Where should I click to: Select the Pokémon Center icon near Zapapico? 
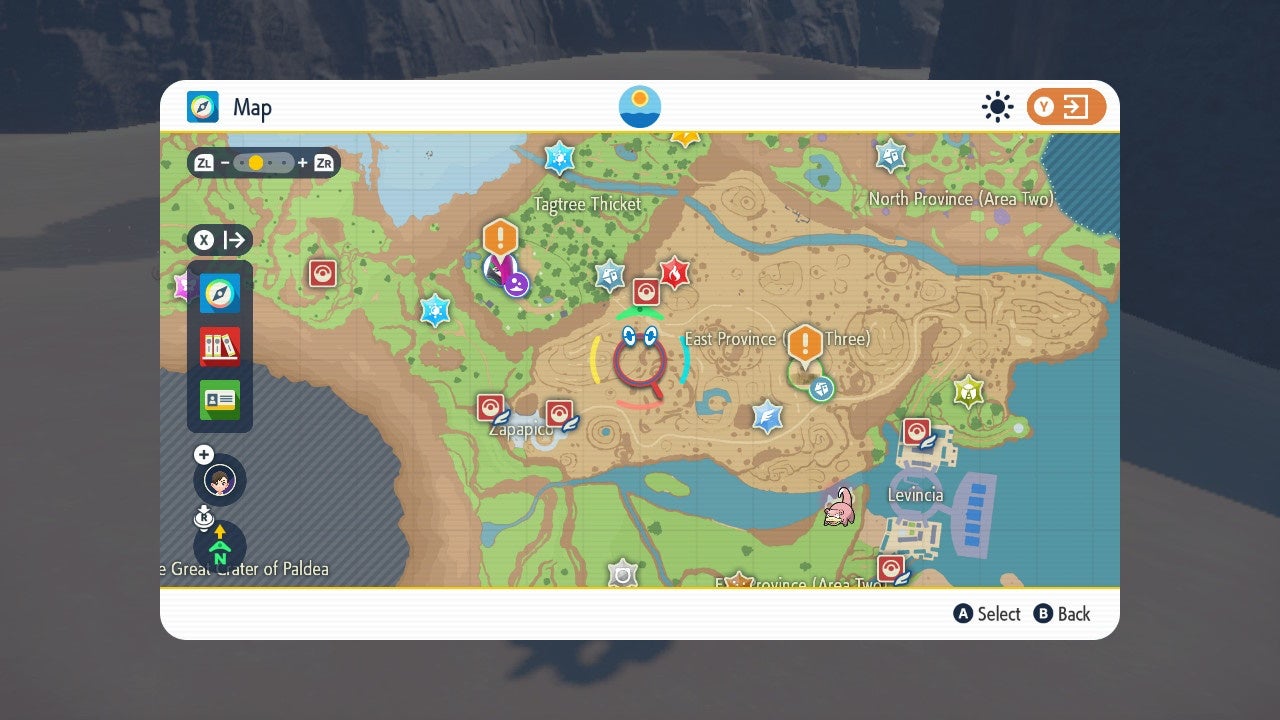pyautogui.click(x=489, y=406)
